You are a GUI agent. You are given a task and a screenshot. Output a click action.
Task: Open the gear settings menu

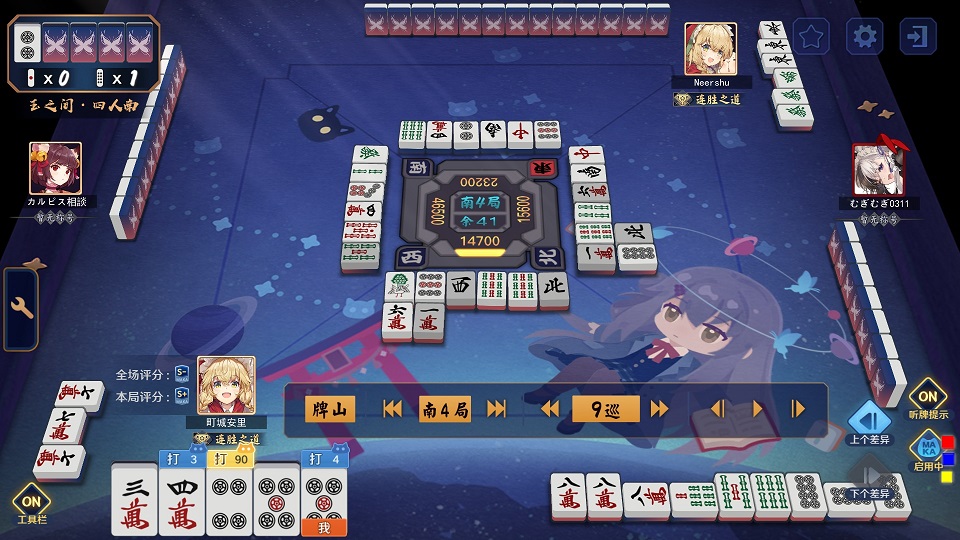pos(864,37)
